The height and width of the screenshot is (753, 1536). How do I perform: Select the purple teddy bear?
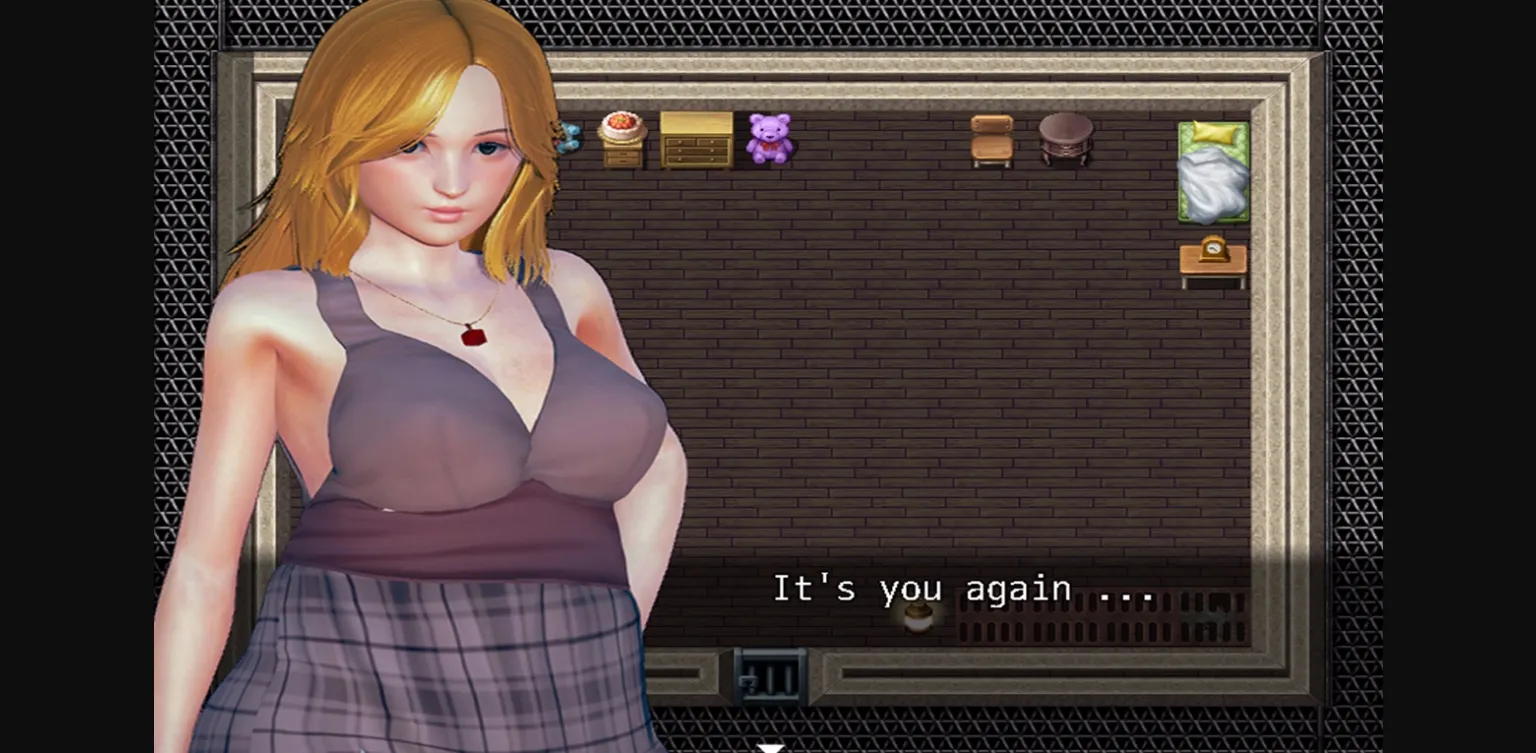[x=768, y=138]
